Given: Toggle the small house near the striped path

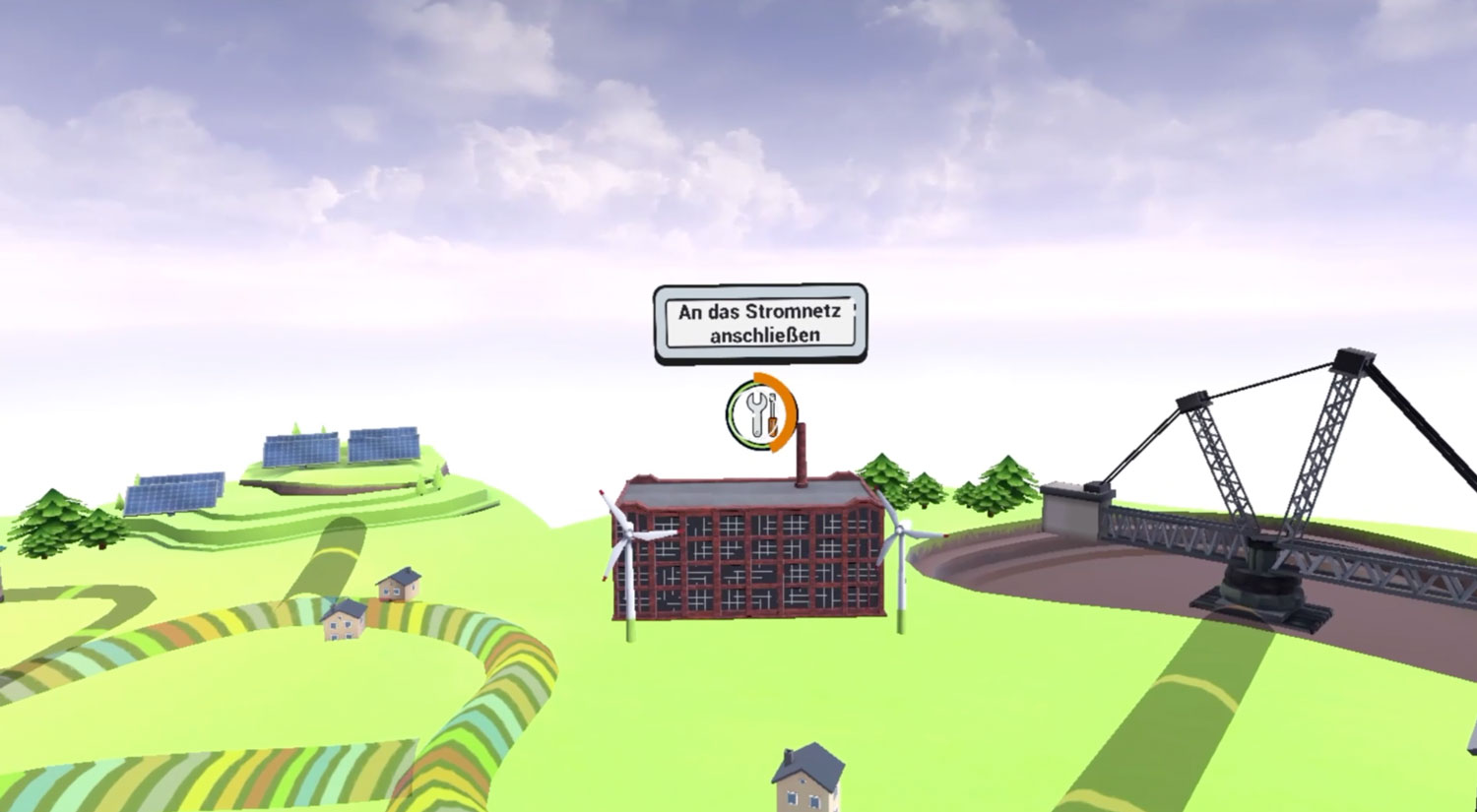Looking at the screenshot, I should coord(343,620).
